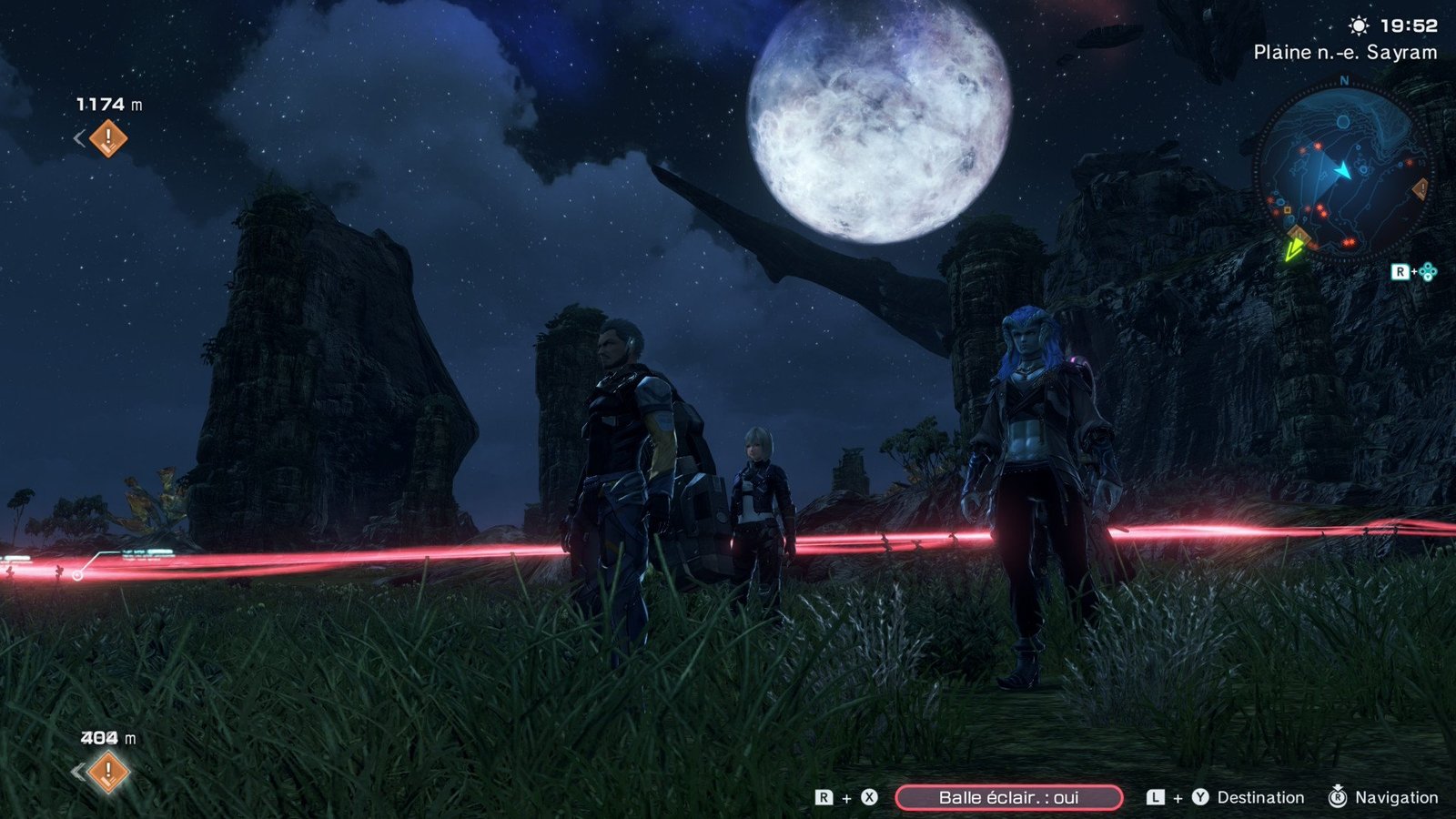Viewport: 1456px width, 819px height.
Task: Click the blue player arrow on minimap
Action: pos(1342,170)
